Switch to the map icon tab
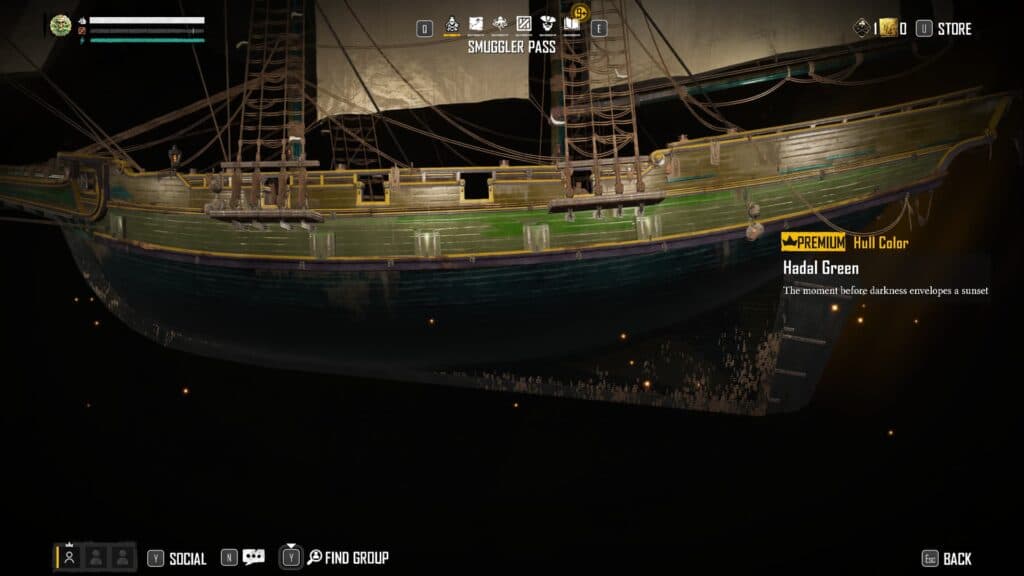The width and height of the screenshot is (1024, 576). click(476, 25)
